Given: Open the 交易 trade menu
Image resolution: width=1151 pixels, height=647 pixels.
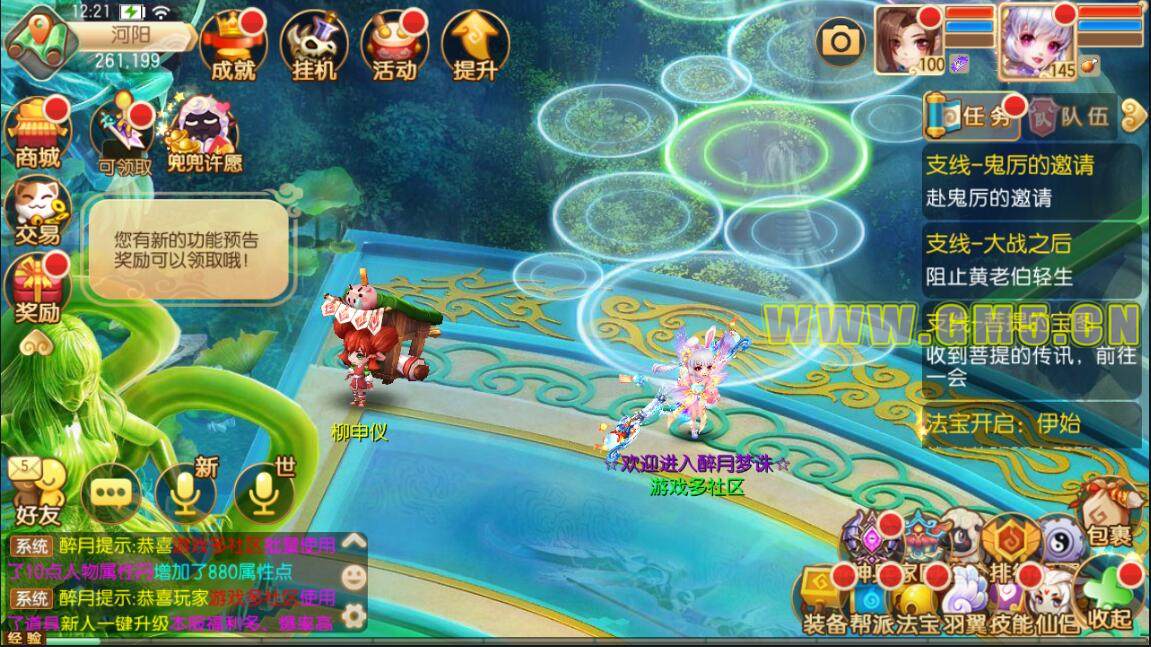Looking at the screenshot, I should (36, 210).
